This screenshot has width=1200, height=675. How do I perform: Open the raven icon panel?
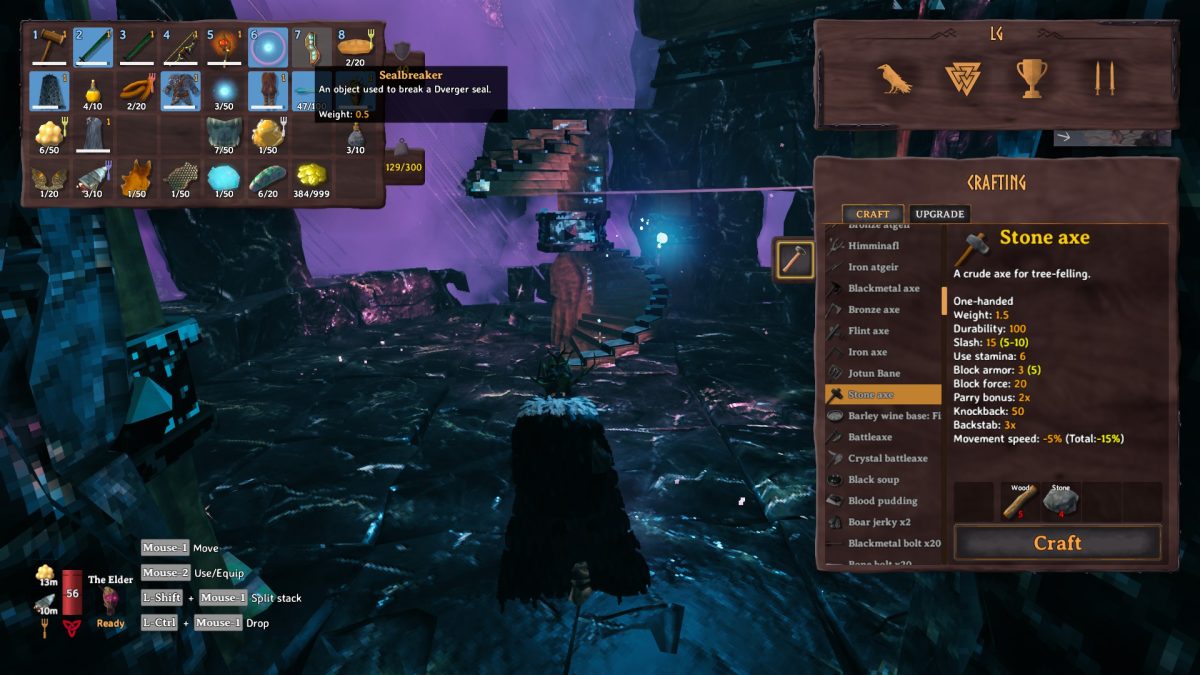[895, 78]
